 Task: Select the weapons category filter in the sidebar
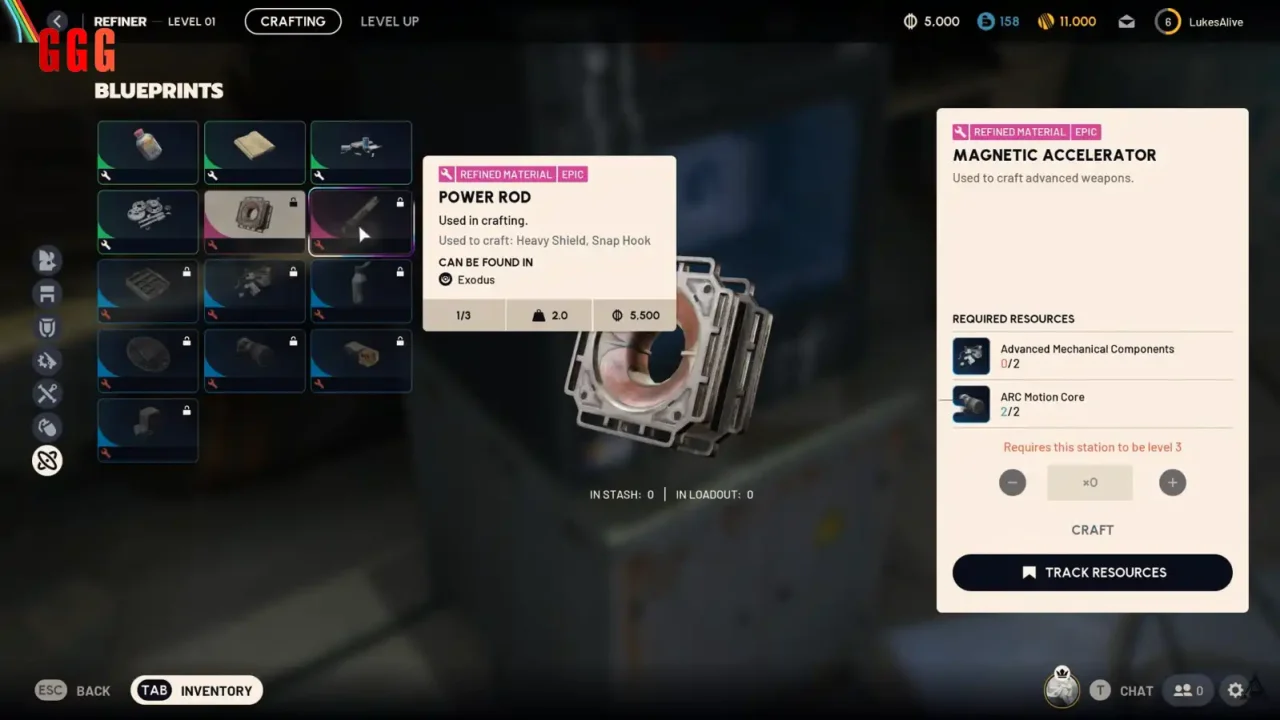[x=47, y=259]
